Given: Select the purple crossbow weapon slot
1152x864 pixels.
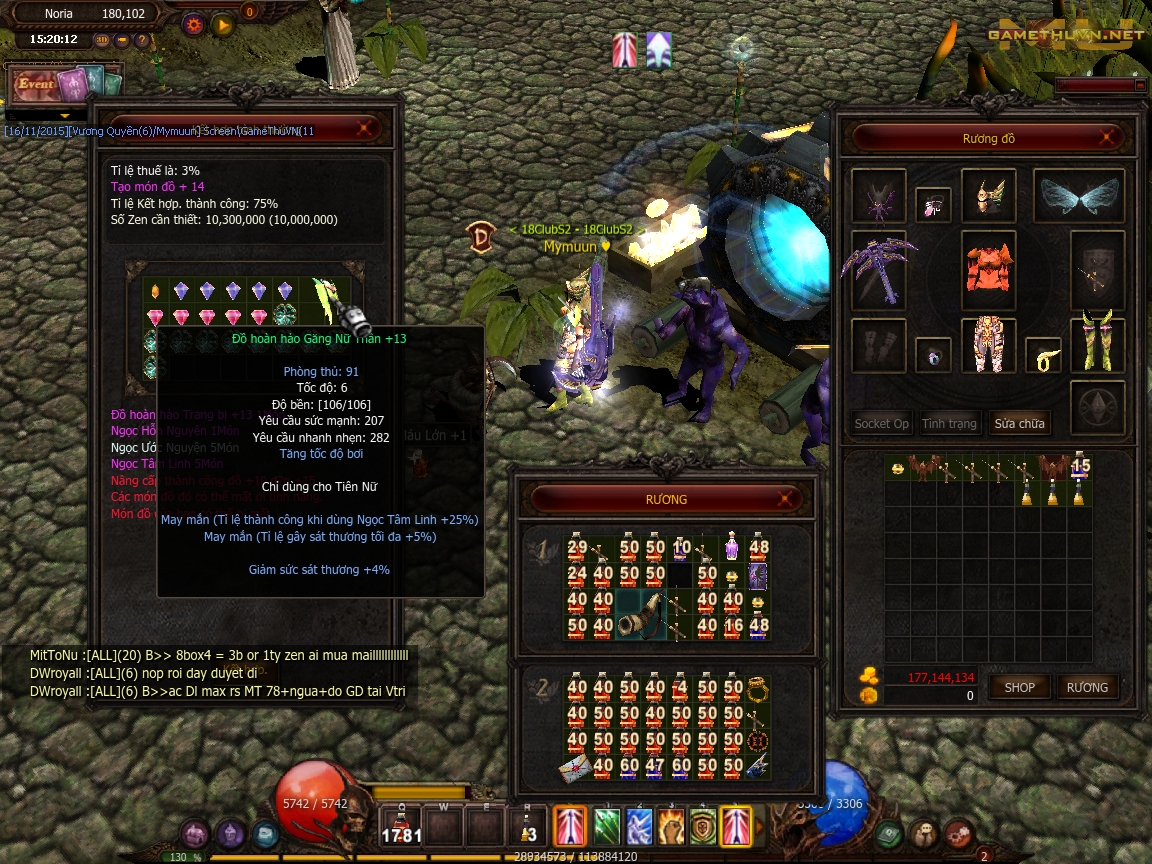Looking at the screenshot, I should 878,268.
